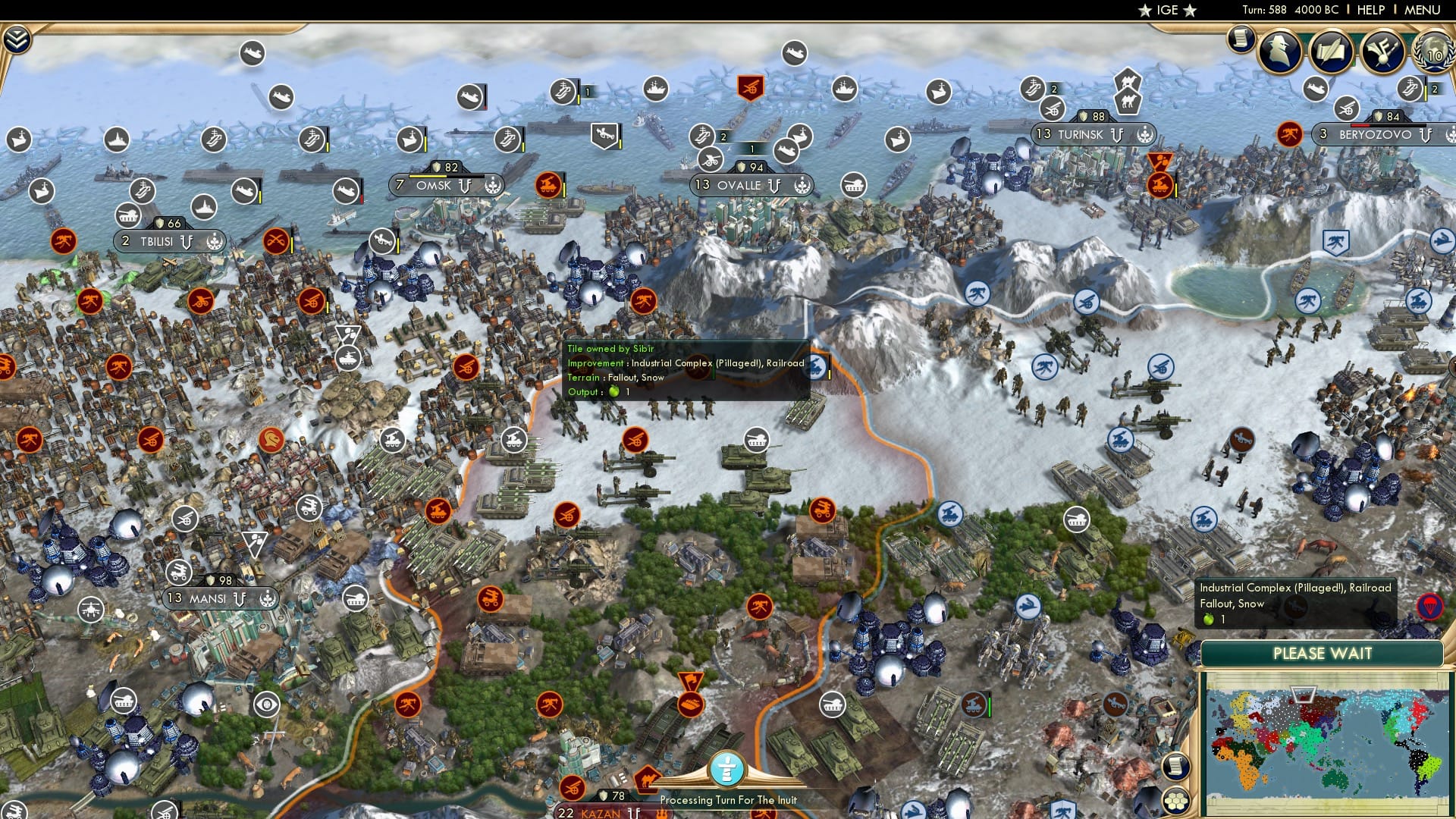The image size is (1456, 819).
Task: Open the MENU at top-right
Action: [1424, 10]
